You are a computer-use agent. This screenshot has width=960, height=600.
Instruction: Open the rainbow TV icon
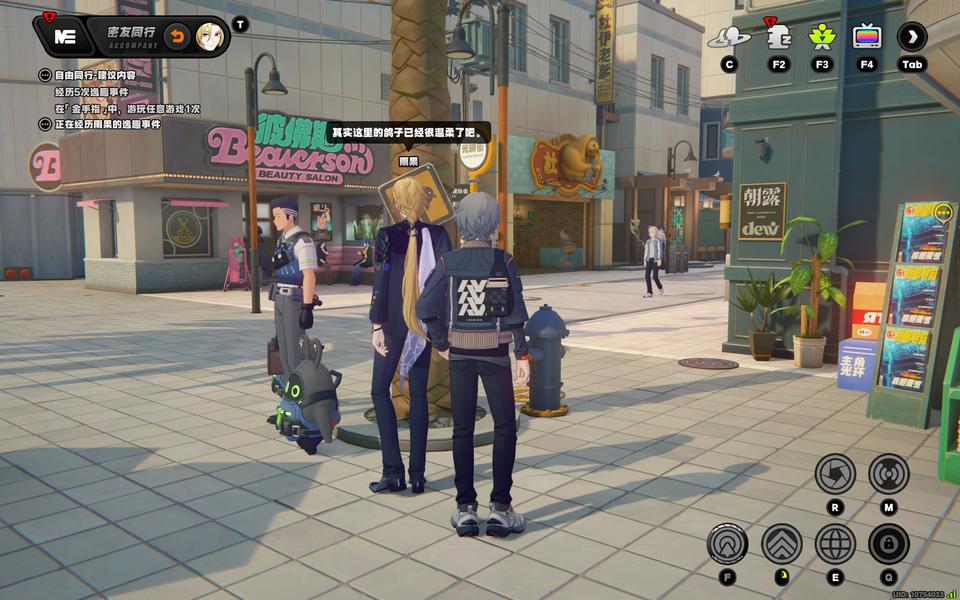867,38
